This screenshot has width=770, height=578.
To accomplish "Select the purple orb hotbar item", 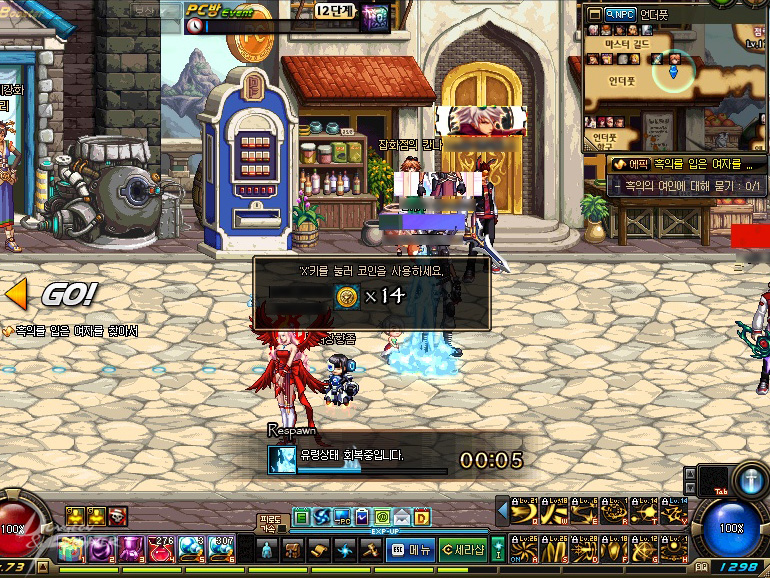I will [x=102, y=549].
